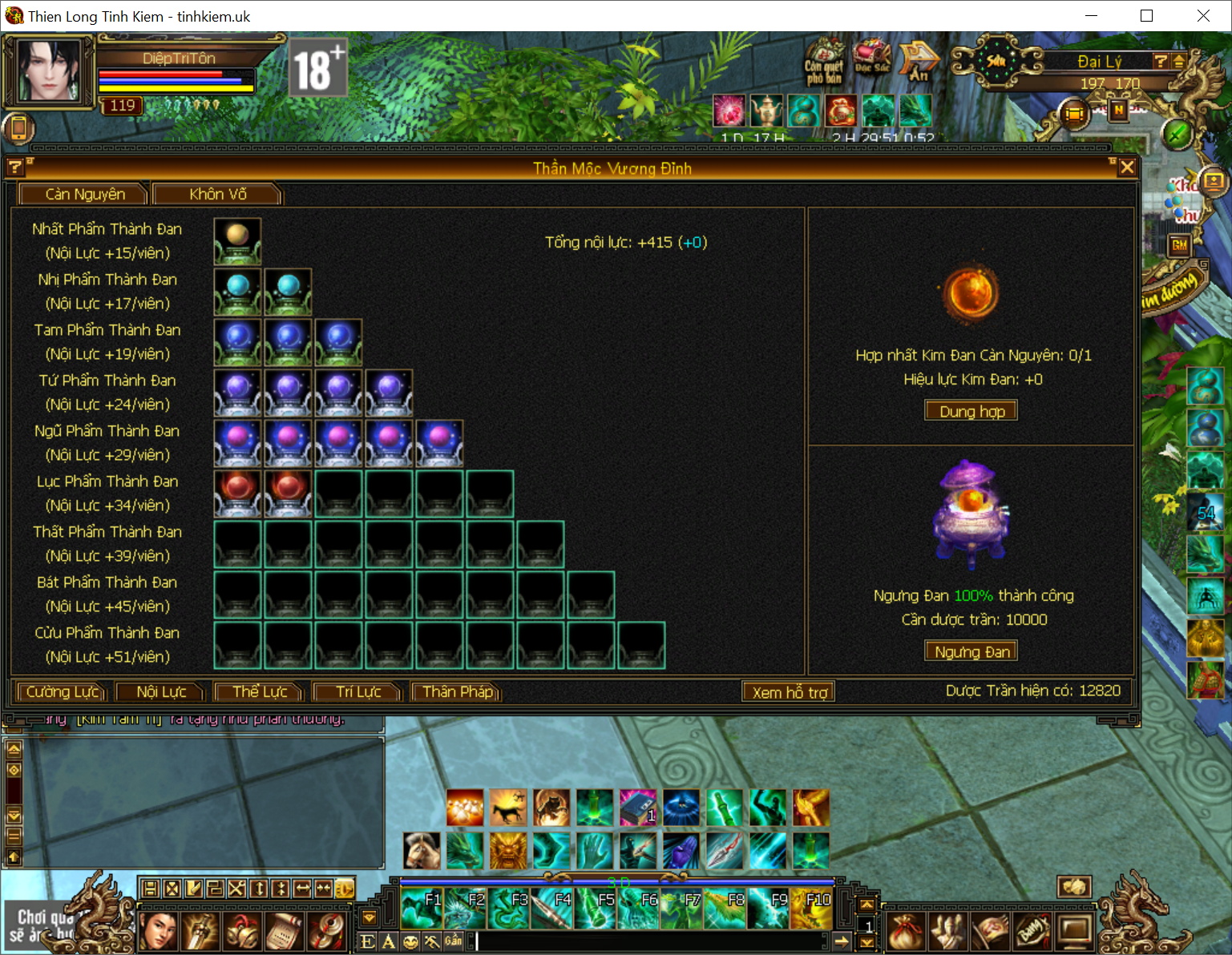This screenshot has height=955, width=1232.
Task: Close the game window
Action: [x=1203, y=16]
